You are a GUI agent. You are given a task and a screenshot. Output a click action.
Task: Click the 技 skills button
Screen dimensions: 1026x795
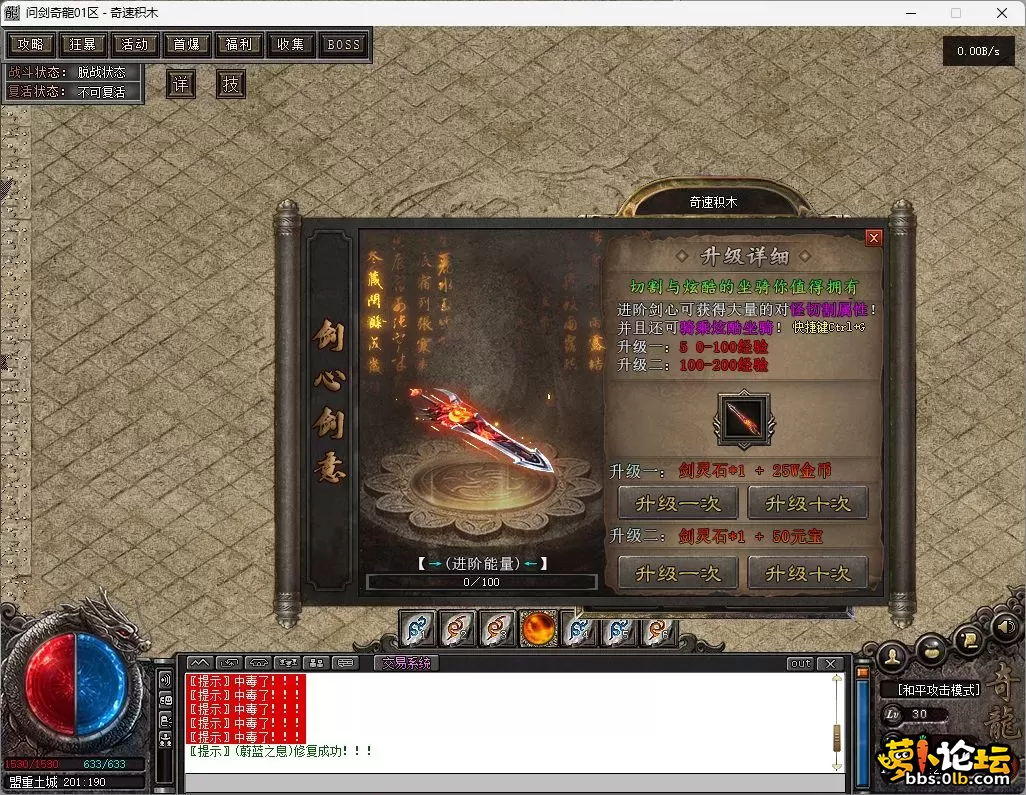coord(231,84)
